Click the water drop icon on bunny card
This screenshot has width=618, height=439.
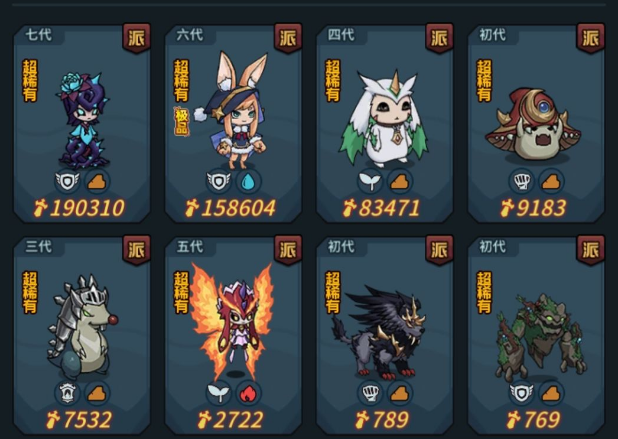tap(247, 181)
